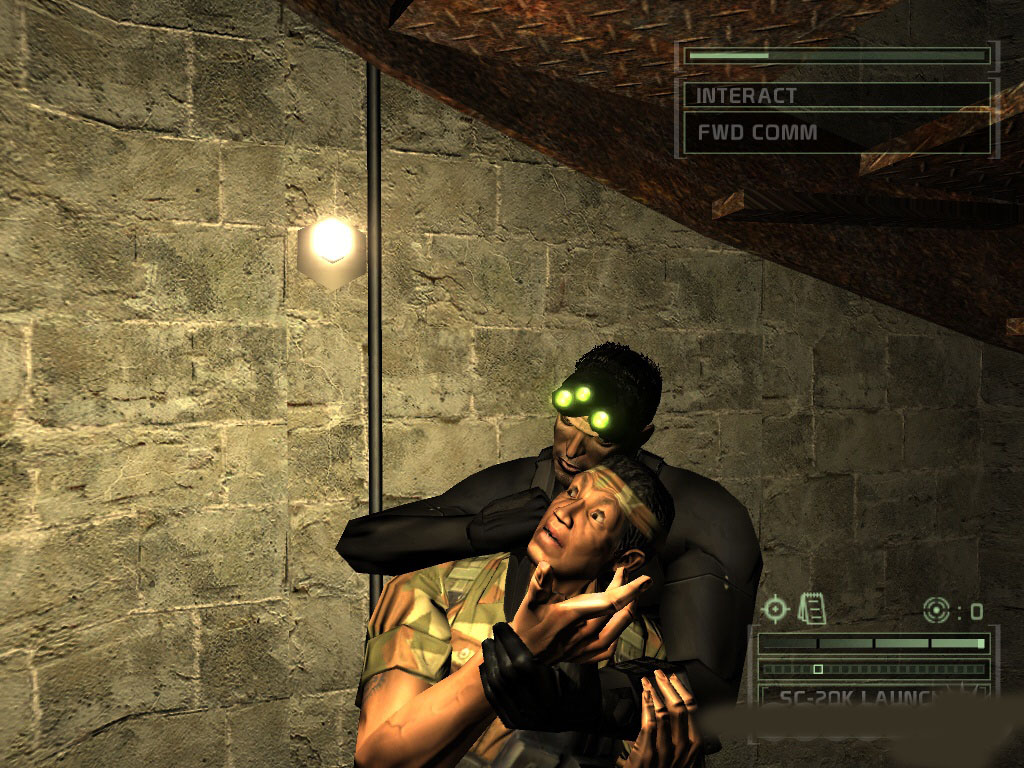
Task: Choose the FWD COMM option
Action: point(836,132)
